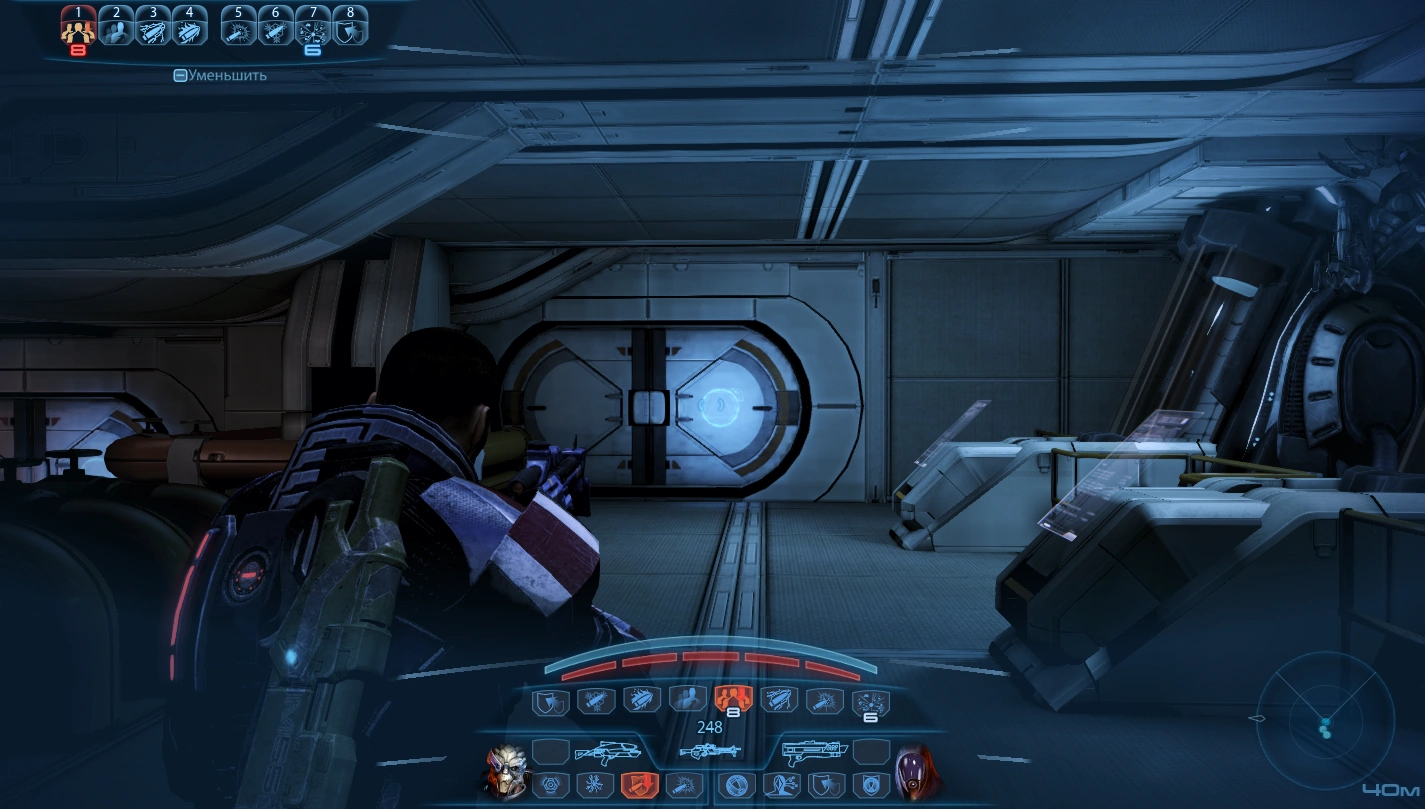Use Tali's branching sabotage power icon
This screenshot has height=809, width=1425.
click(x=781, y=785)
